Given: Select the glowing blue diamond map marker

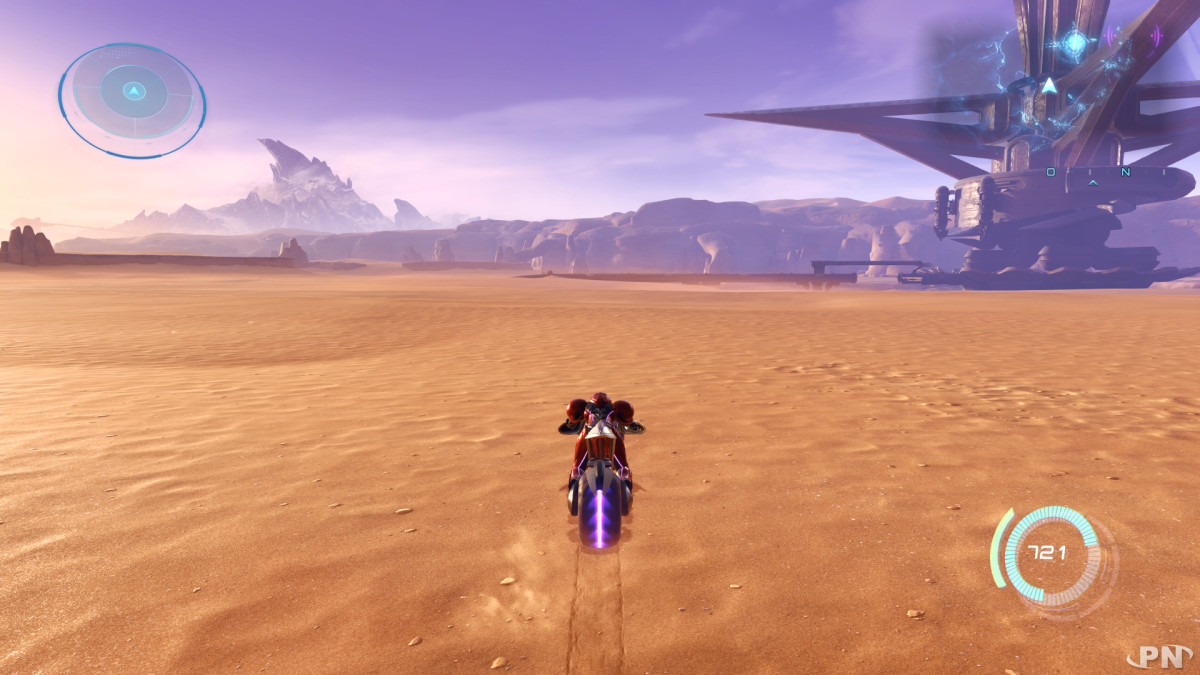Looking at the screenshot, I should point(1074,42).
